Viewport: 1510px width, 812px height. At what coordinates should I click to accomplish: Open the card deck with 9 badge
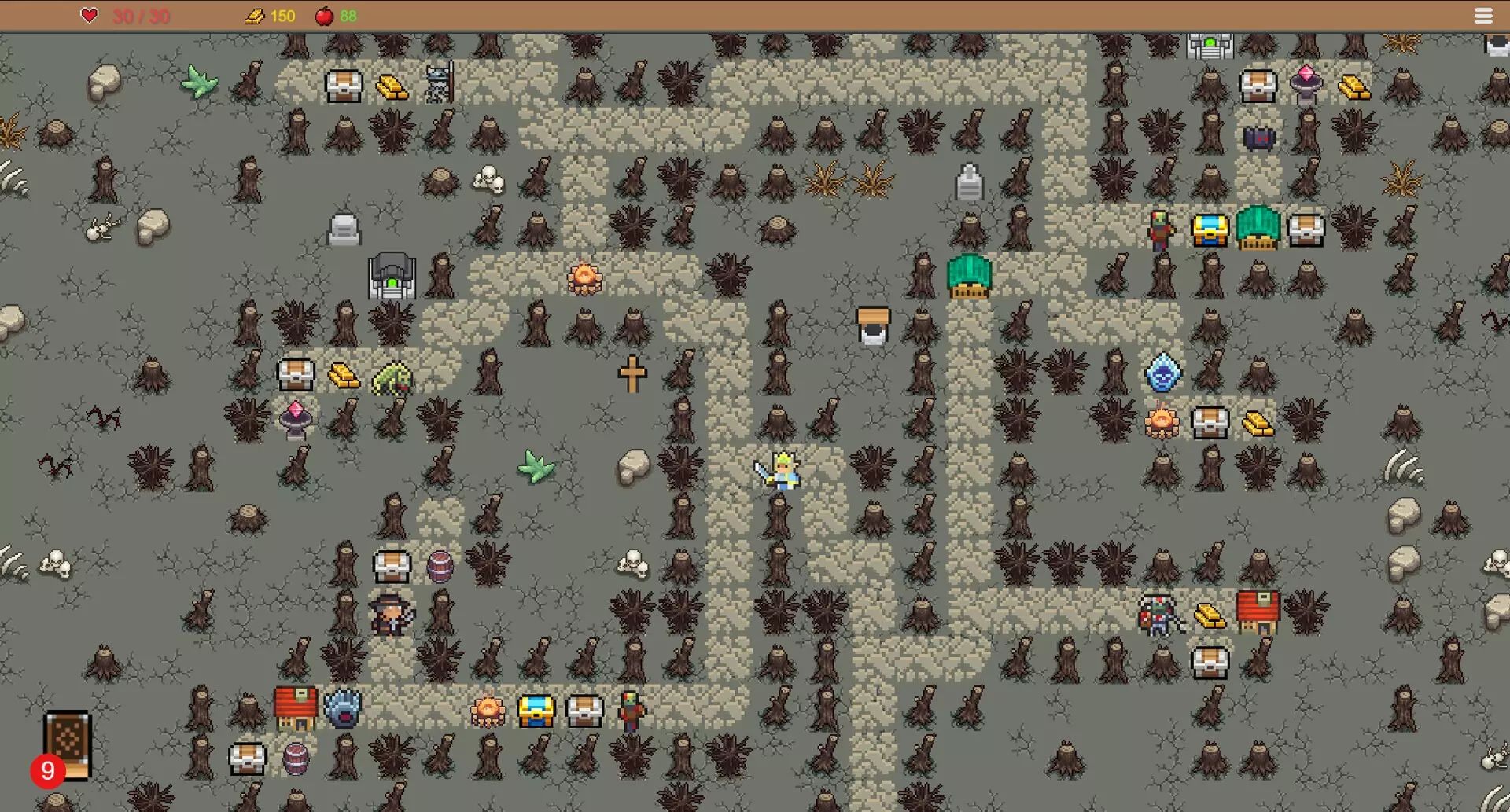tap(67, 744)
